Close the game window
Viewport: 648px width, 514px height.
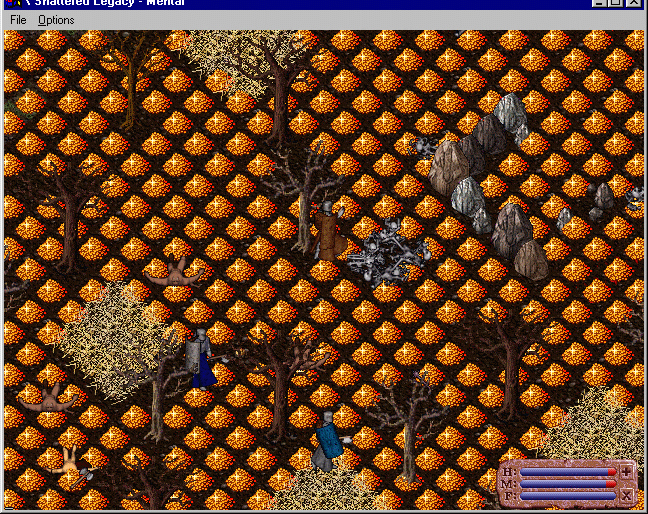(x=635, y=3)
